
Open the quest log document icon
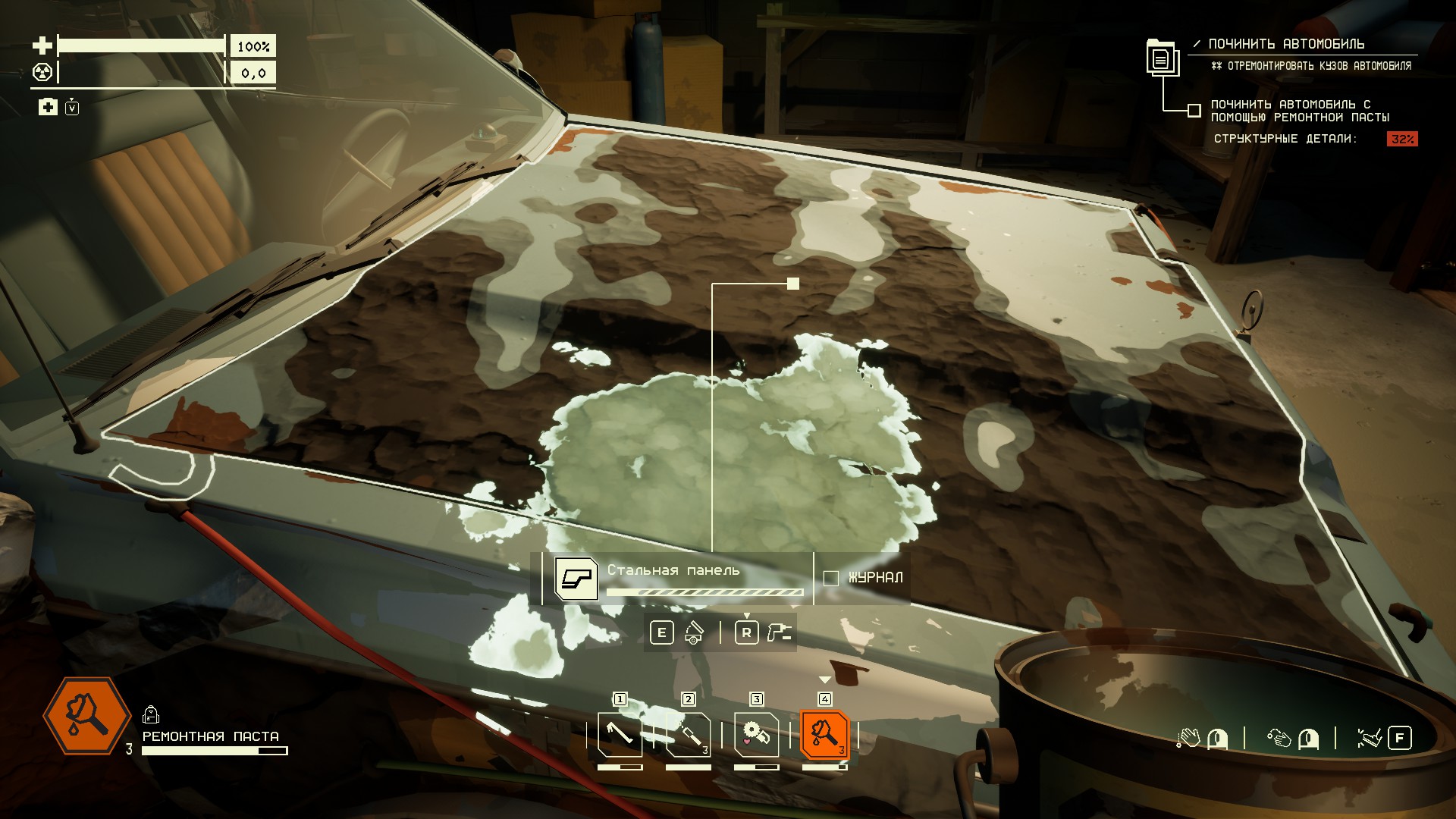tap(1161, 57)
